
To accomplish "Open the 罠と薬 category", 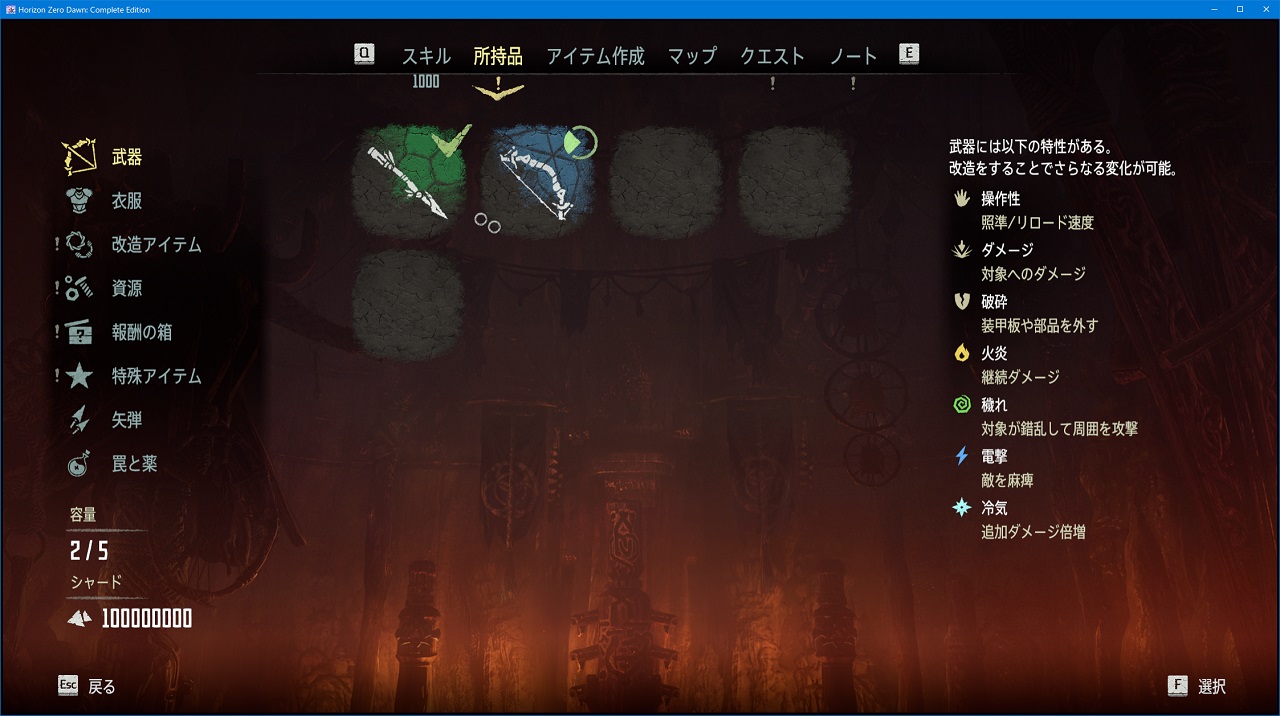I will (x=134, y=465).
